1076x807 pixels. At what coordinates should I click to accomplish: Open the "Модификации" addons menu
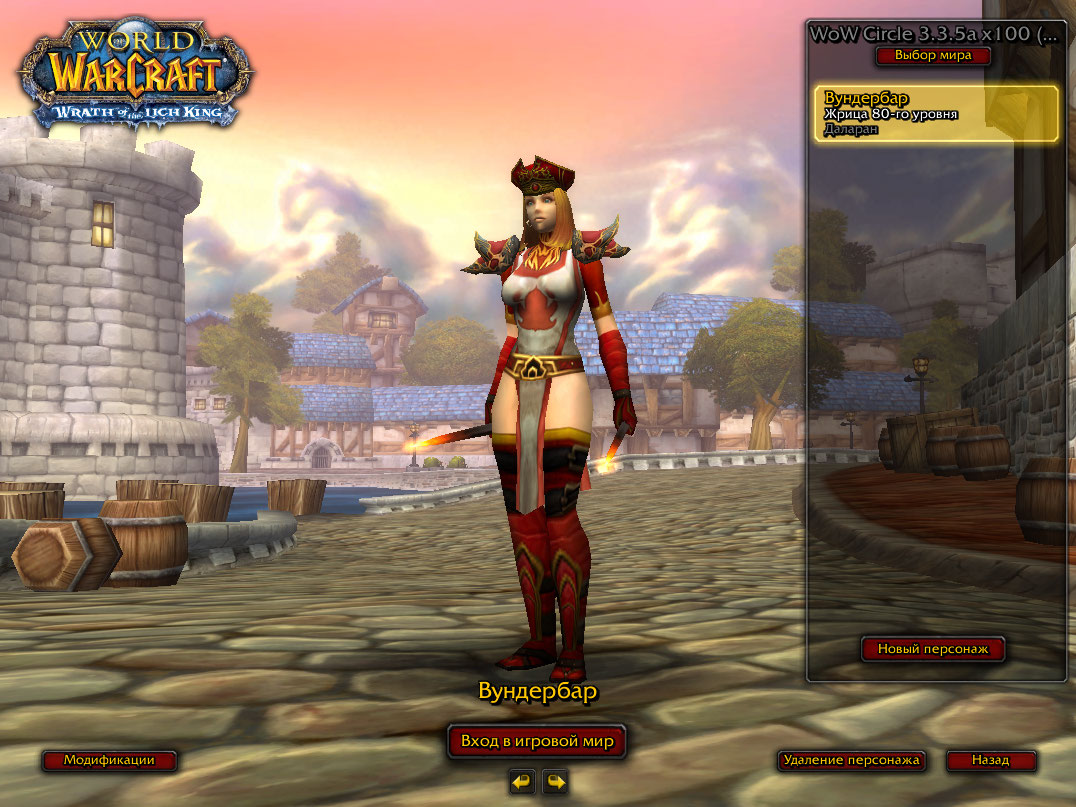pos(109,760)
